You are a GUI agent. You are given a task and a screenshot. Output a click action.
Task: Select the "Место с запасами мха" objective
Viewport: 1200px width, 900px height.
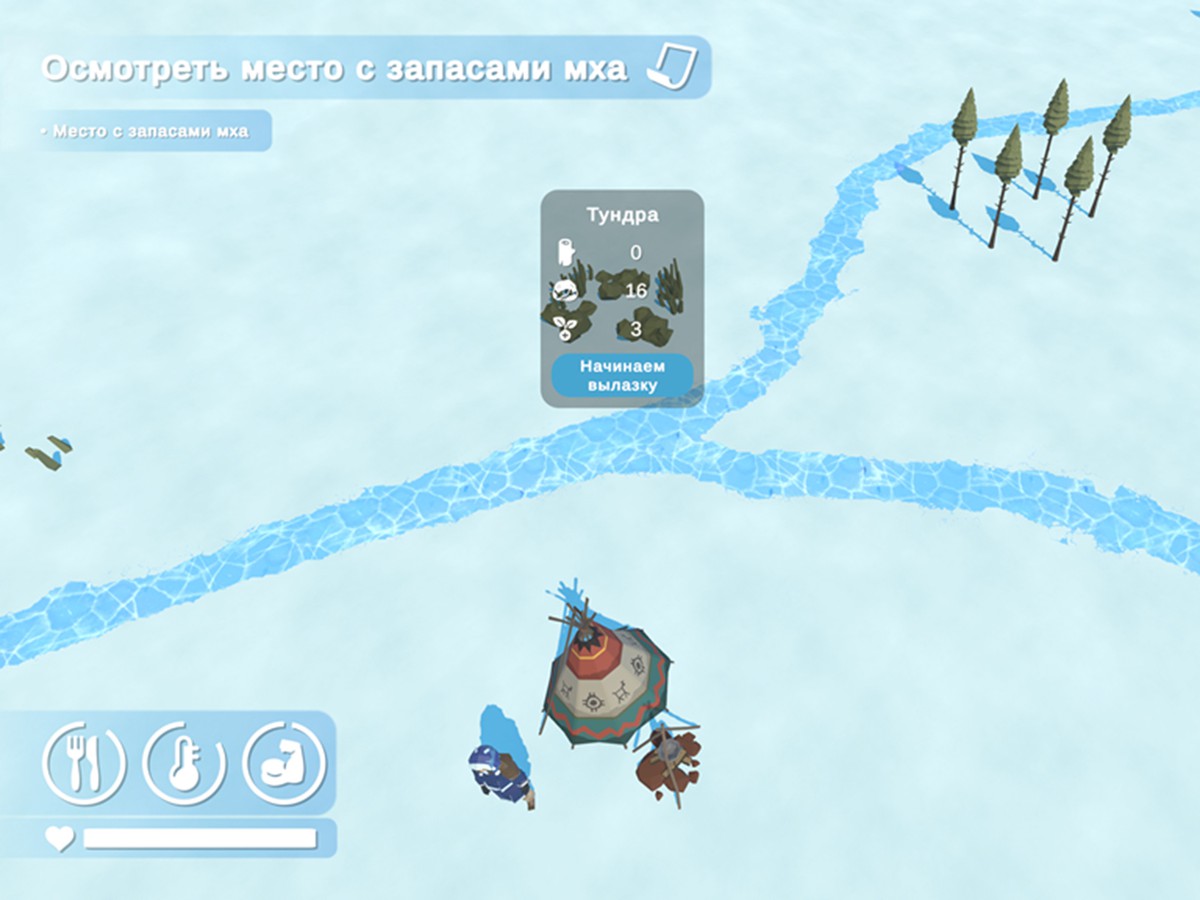pyautogui.click(x=151, y=131)
